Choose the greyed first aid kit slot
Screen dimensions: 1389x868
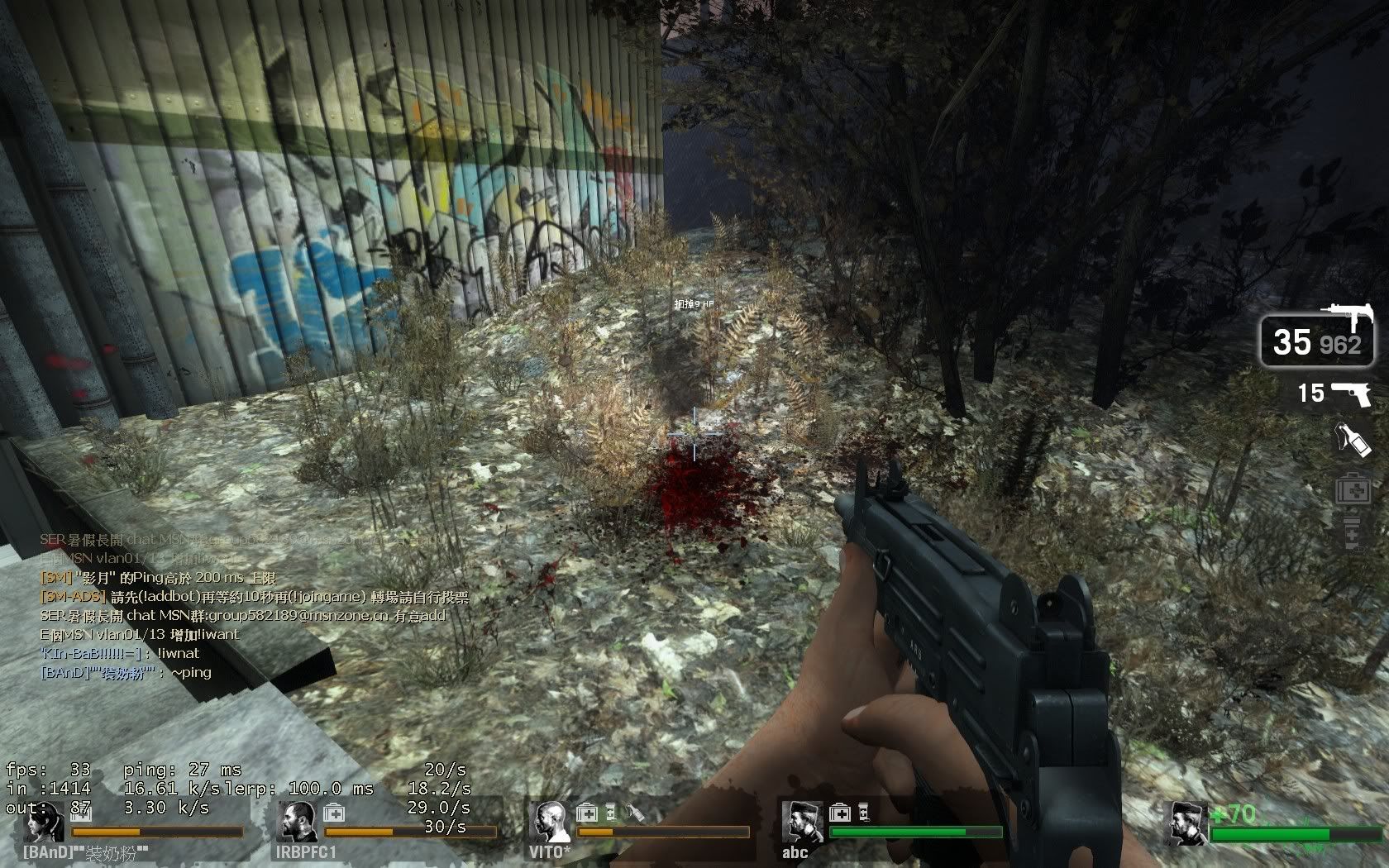[1353, 489]
